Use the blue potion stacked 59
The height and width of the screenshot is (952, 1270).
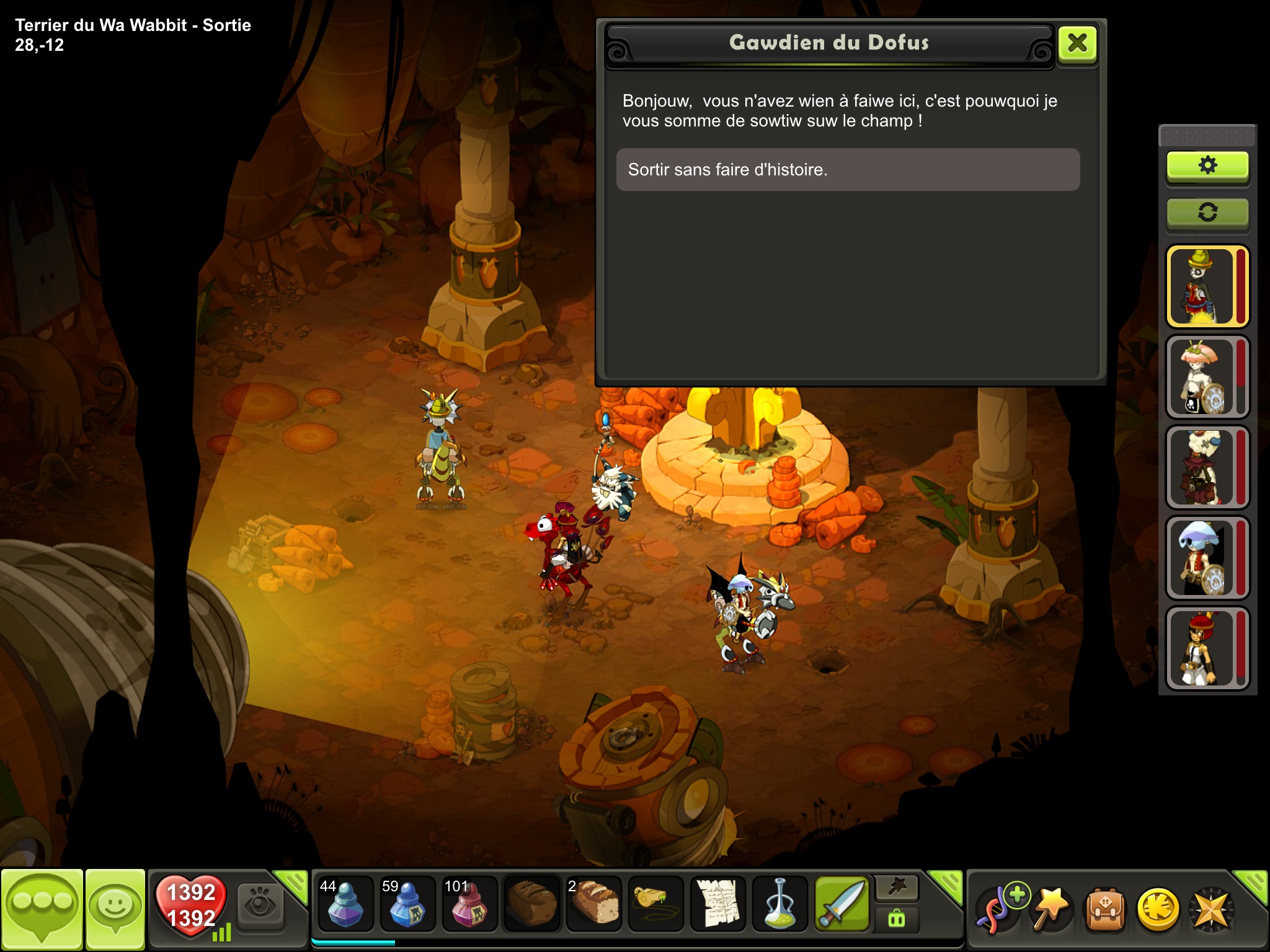pyautogui.click(x=407, y=905)
